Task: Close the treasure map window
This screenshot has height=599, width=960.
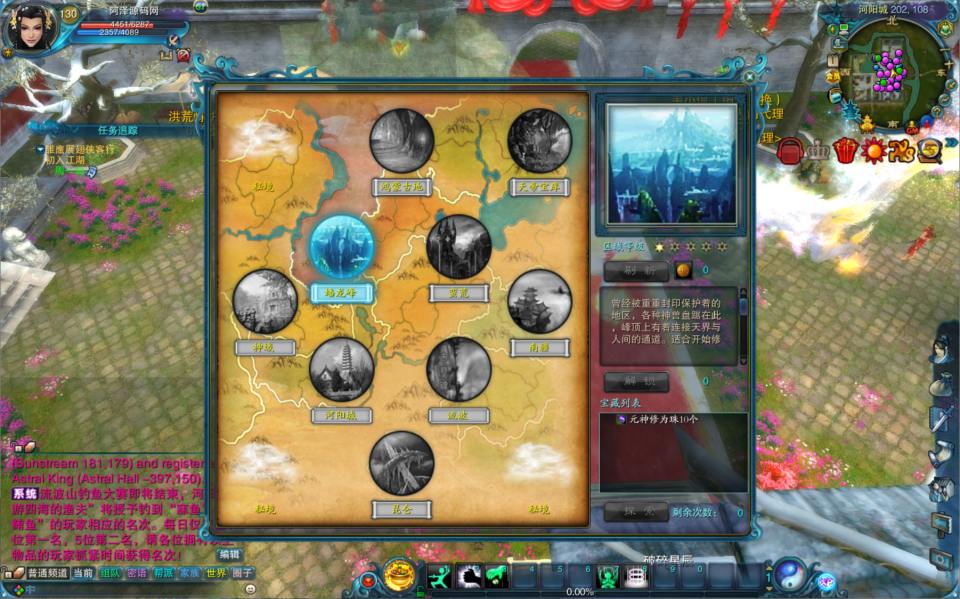Action: (x=749, y=76)
